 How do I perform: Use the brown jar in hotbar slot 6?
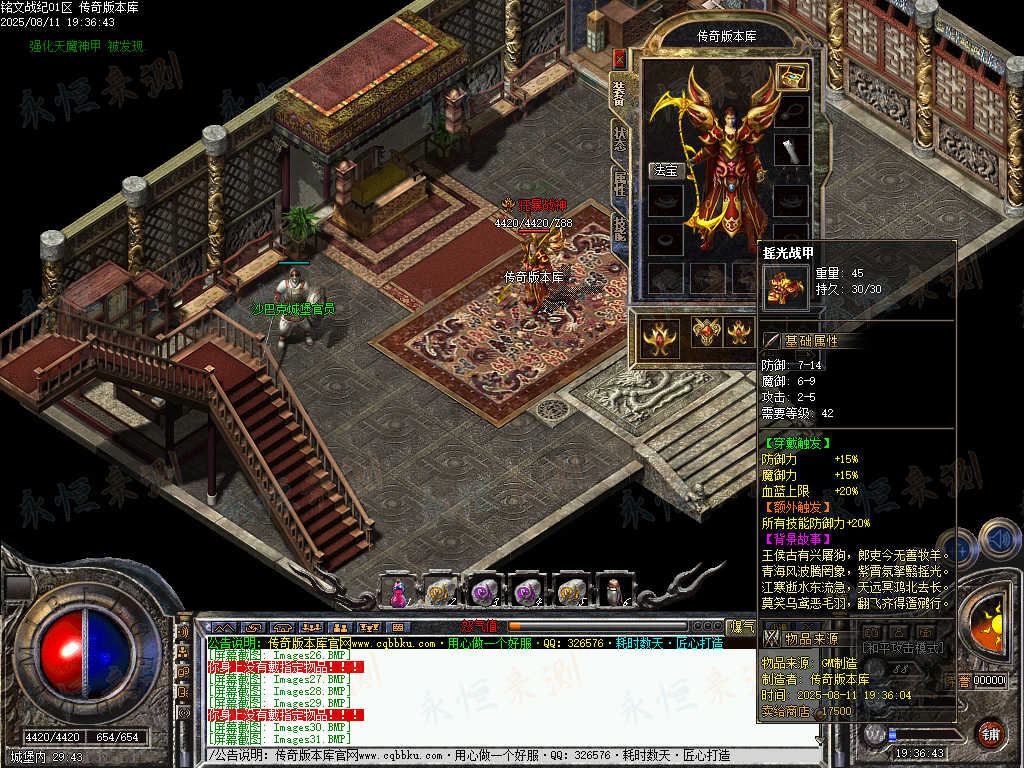click(615, 592)
